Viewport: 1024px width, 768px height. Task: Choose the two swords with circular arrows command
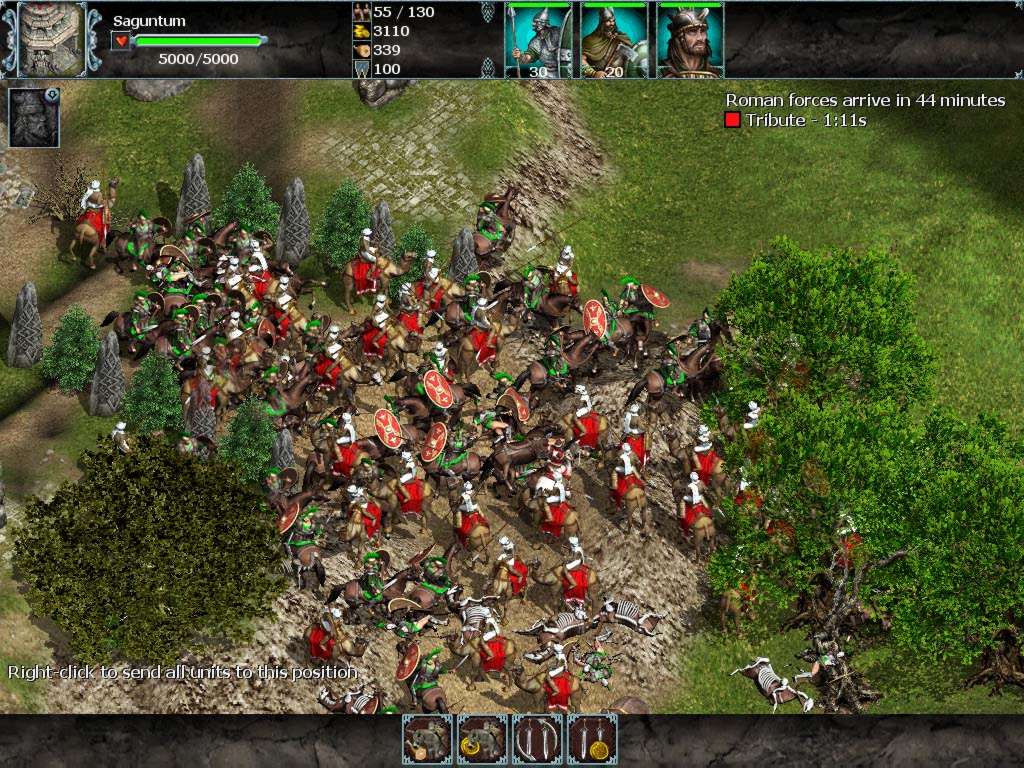click(x=537, y=739)
